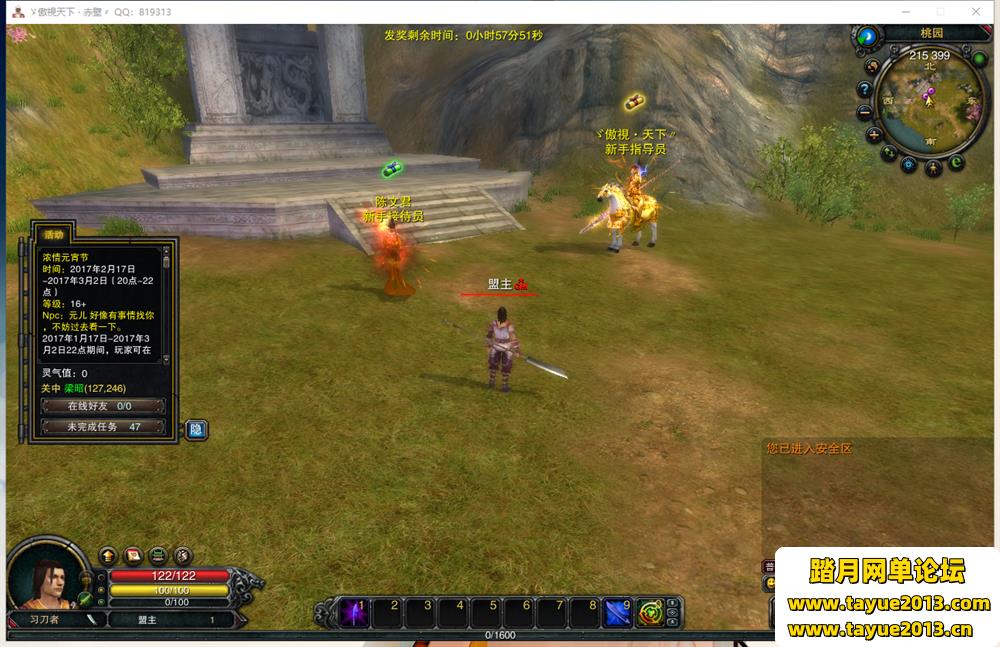
Task: Close the game window
Action: coord(976,11)
